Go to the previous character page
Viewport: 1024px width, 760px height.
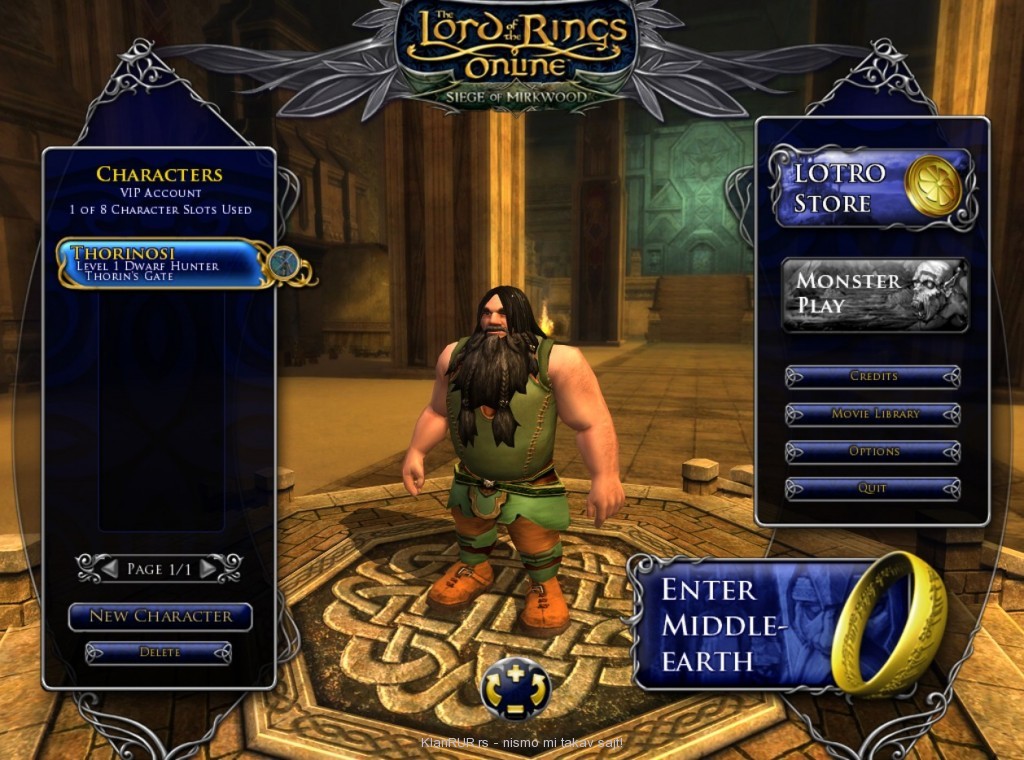[111, 569]
